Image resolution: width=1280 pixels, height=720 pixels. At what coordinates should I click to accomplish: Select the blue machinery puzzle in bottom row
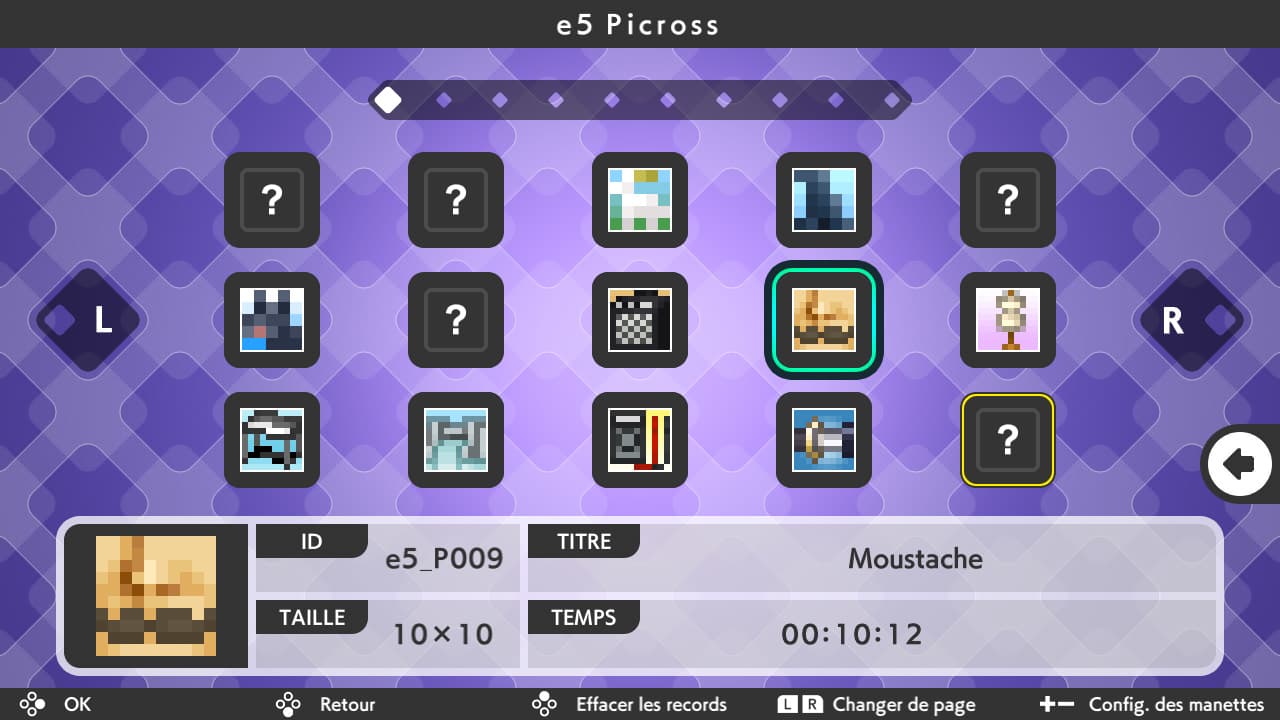click(824, 440)
